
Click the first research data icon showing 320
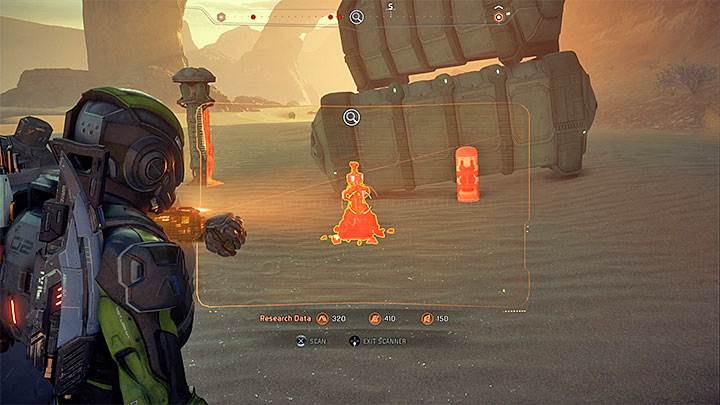click(322, 319)
